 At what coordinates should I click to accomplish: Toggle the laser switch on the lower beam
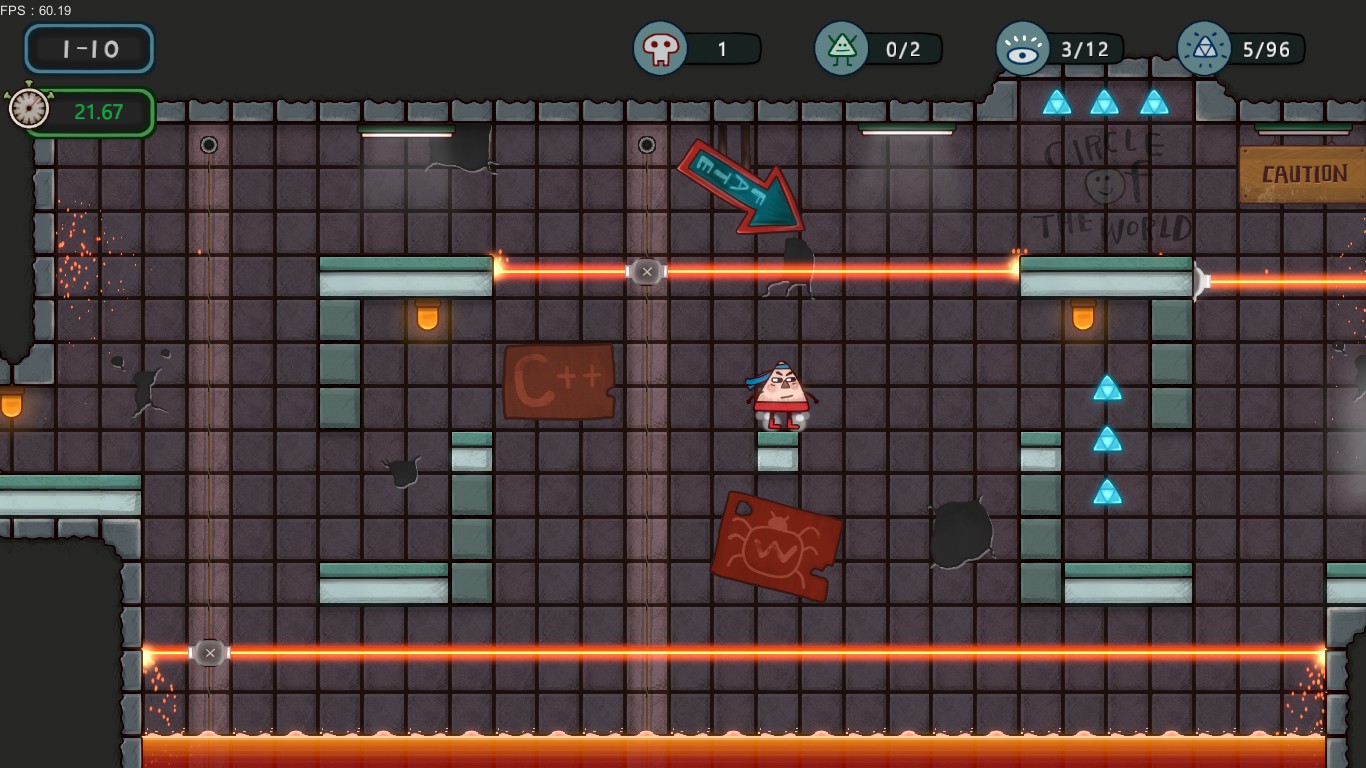[210, 652]
